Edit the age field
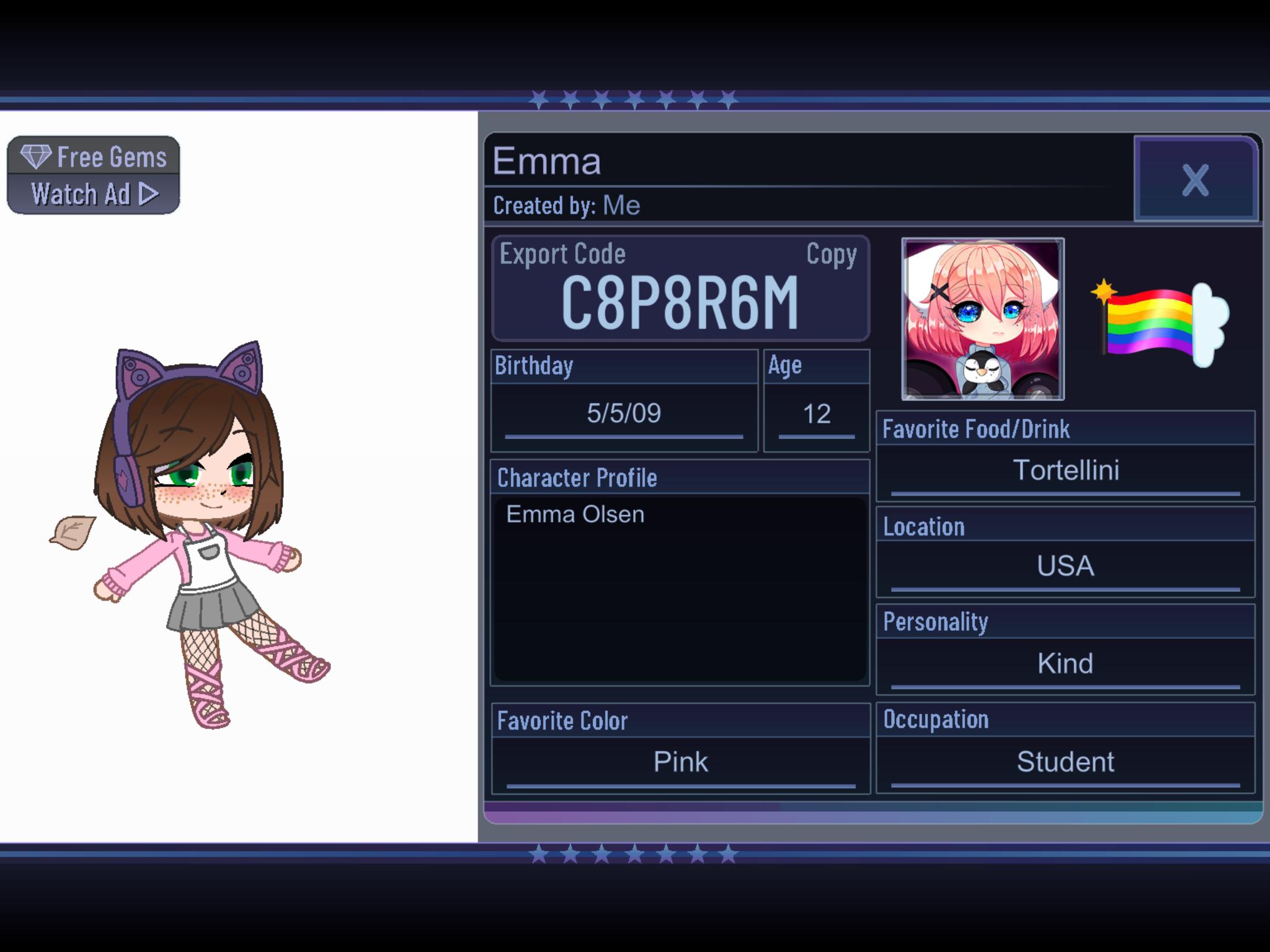Screen dimensions: 1270x952 coord(816,414)
